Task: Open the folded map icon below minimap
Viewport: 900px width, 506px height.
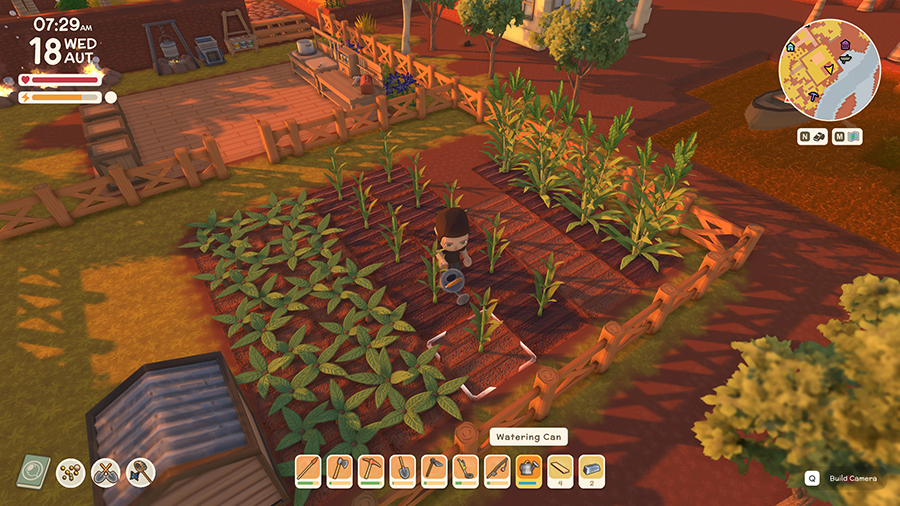Action: click(853, 137)
